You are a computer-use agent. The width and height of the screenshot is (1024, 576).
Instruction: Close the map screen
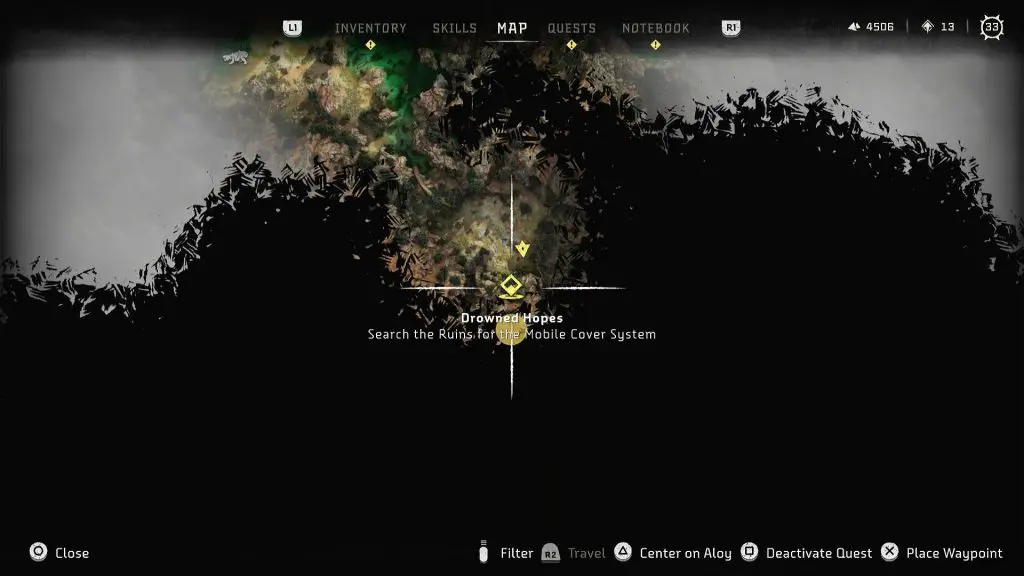(59, 553)
